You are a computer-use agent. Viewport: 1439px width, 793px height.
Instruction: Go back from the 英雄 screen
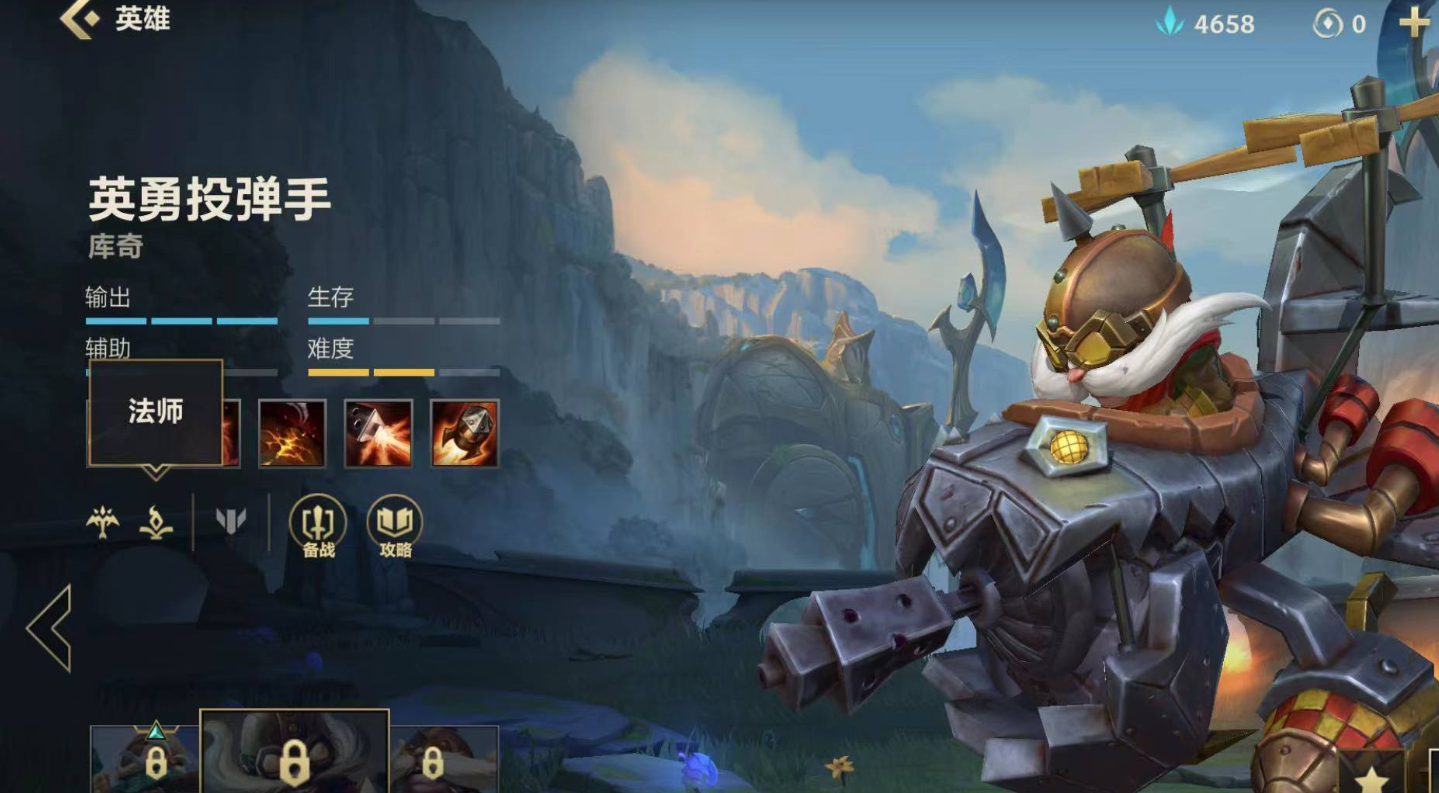pos(78,19)
